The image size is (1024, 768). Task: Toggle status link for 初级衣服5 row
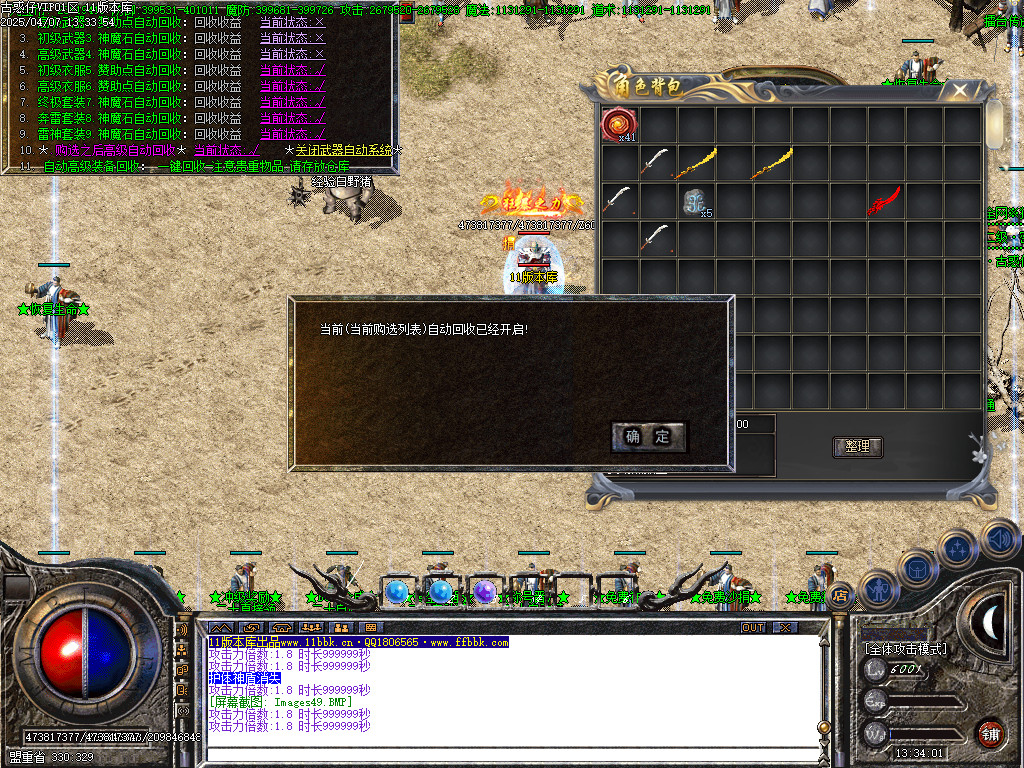292,70
